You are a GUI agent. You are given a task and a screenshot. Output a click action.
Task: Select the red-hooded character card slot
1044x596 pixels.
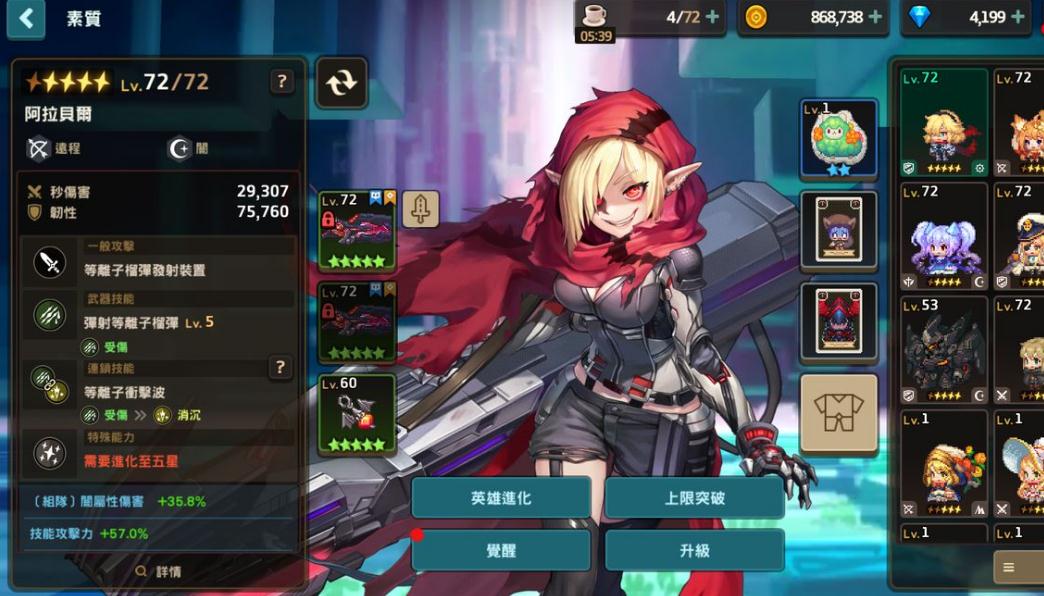click(838, 320)
